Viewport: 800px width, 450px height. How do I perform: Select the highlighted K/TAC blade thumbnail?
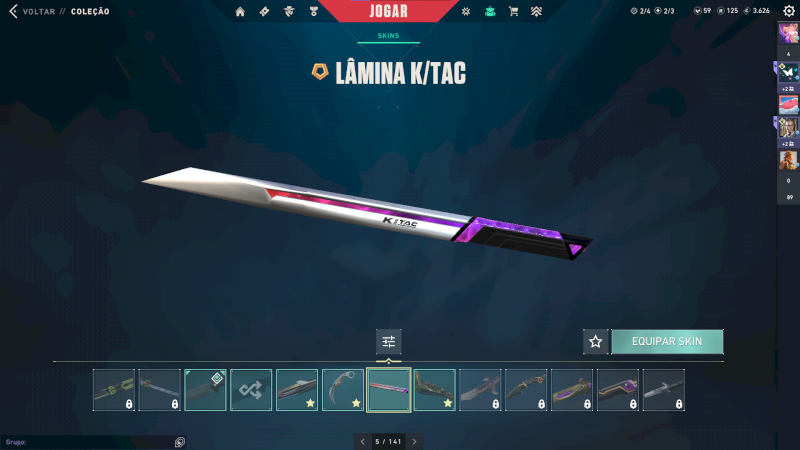[x=389, y=390]
